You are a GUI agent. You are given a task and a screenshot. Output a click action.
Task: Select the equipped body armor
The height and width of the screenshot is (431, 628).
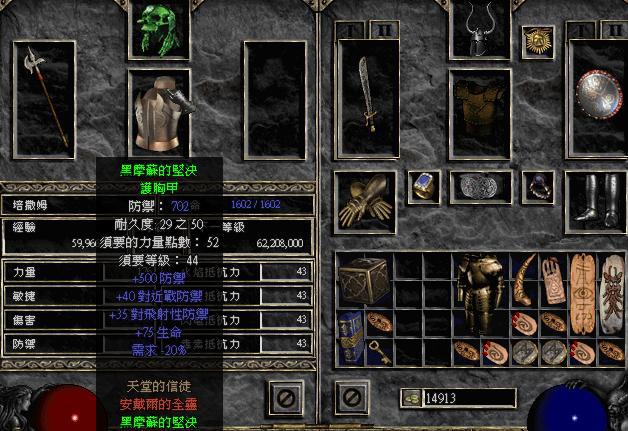coord(478,105)
